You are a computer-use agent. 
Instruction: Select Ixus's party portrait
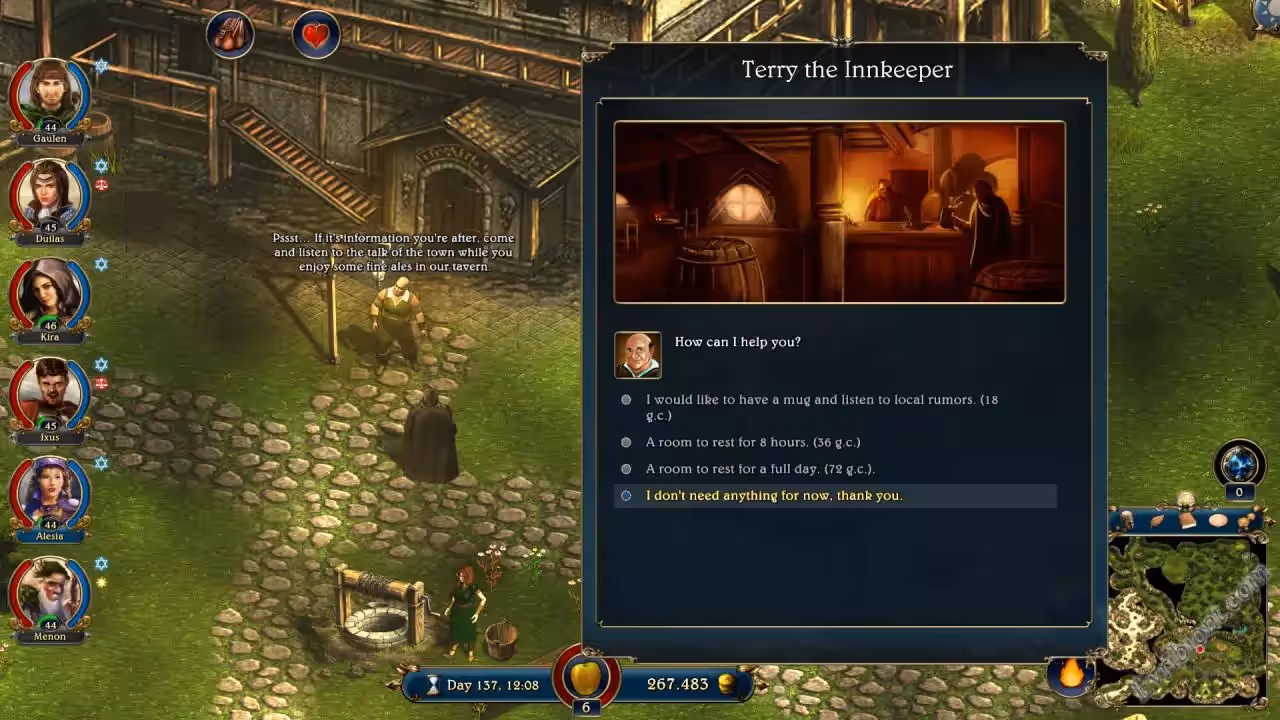pos(49,394)
